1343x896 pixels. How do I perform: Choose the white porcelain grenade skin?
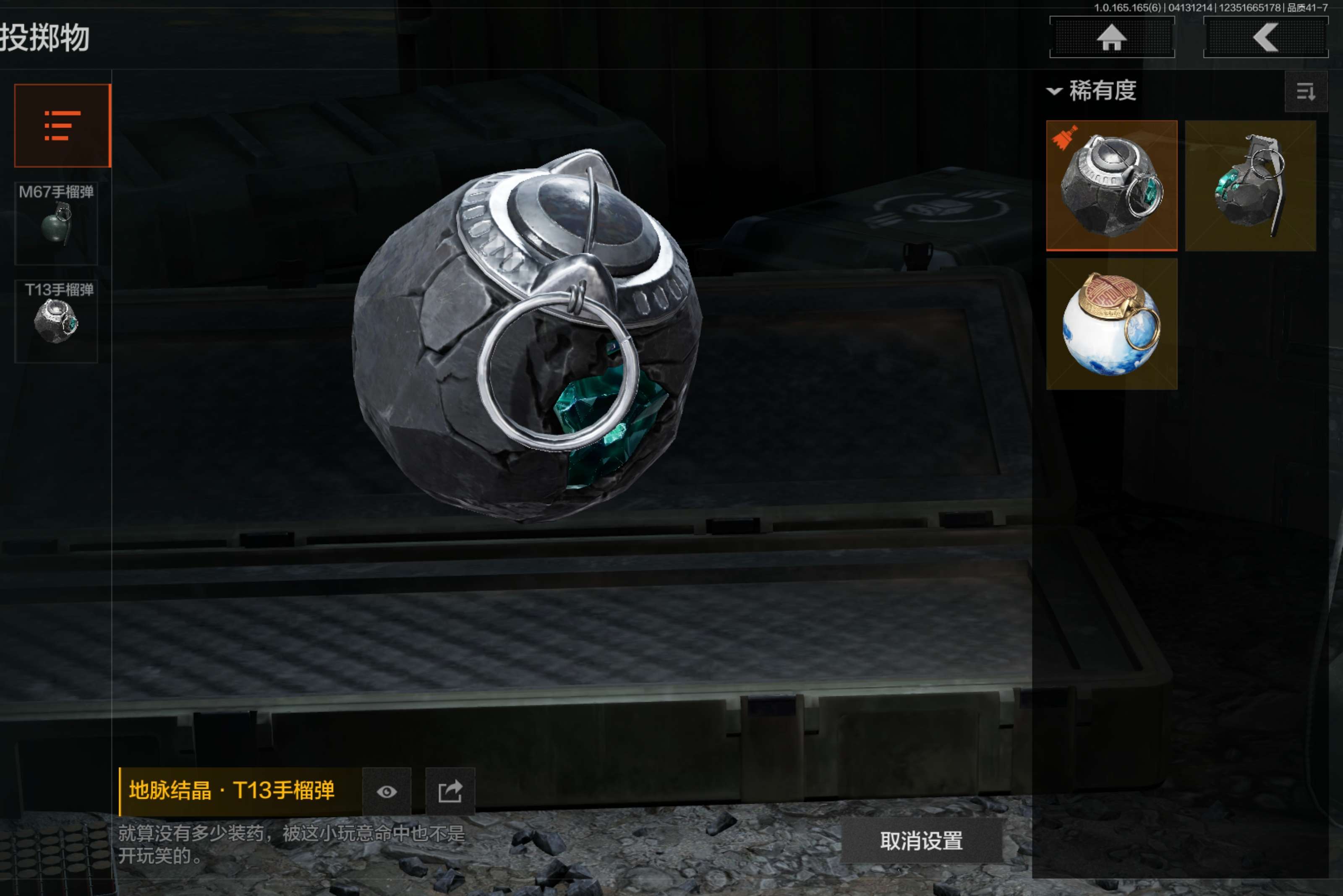pyautogui.click(x=1111, y=324)
